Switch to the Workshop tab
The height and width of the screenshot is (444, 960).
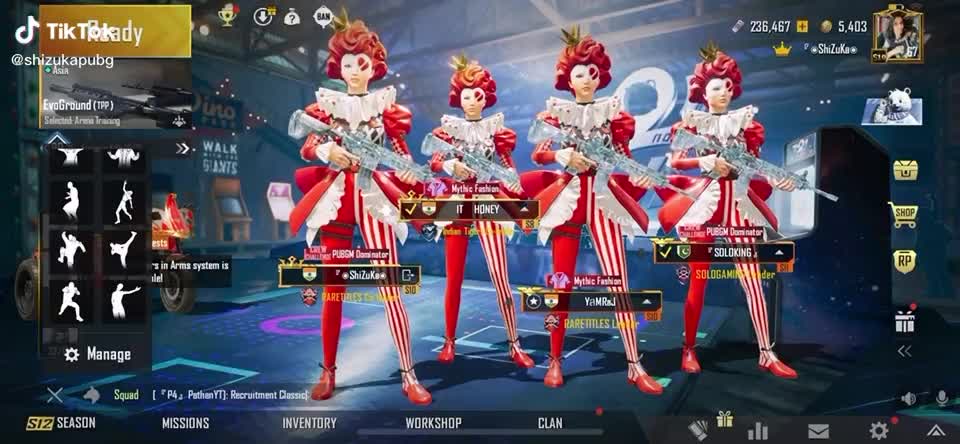pos(433,423)
